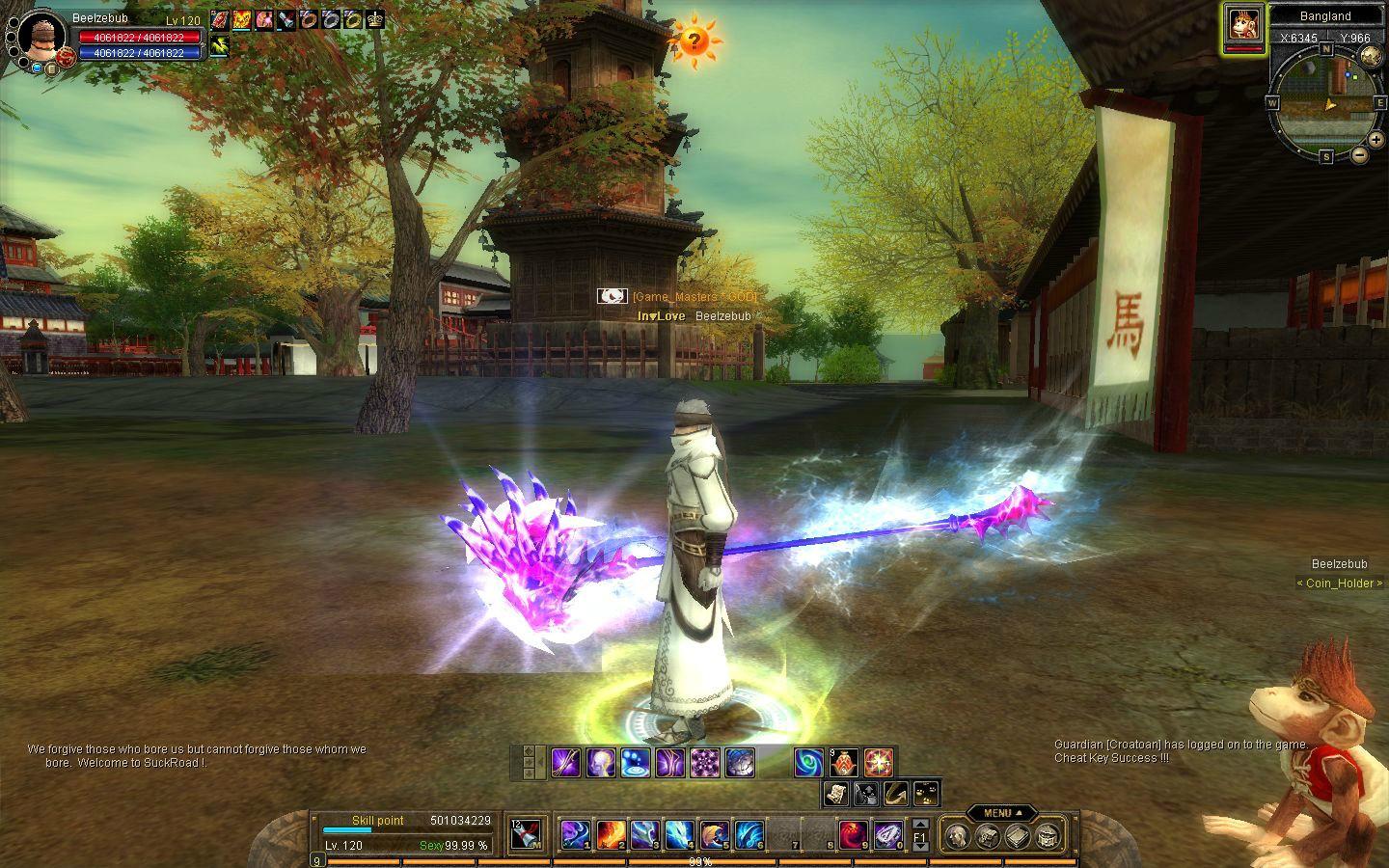The image size is (1389, 868).
Task: Zoom in the minimap with the plus button
Action: [x=1375, y=140]
